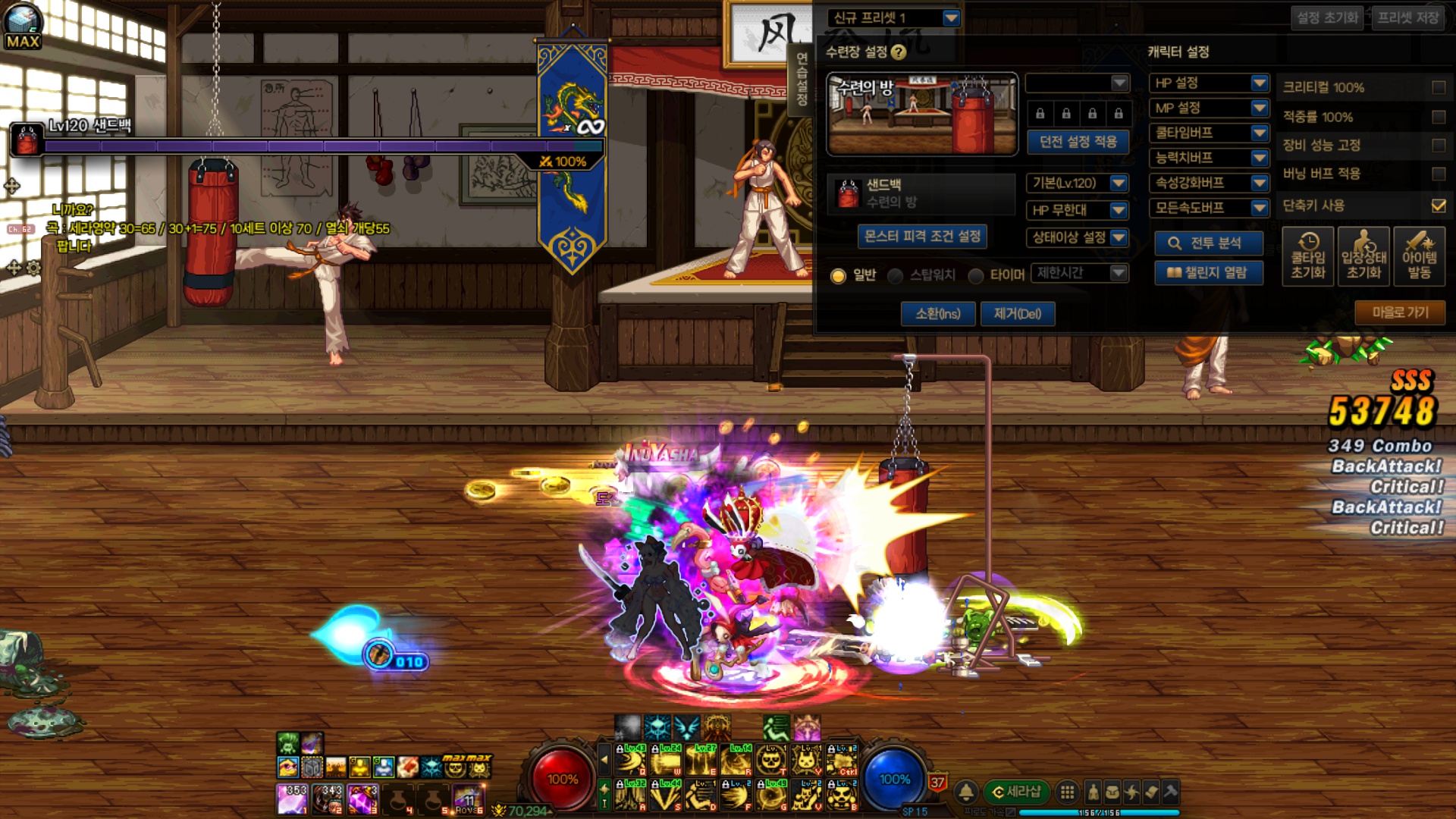Screen dimensions: 1456x819
Task: Summon the monster with 소환(Ins)
Action: [937, 314]
